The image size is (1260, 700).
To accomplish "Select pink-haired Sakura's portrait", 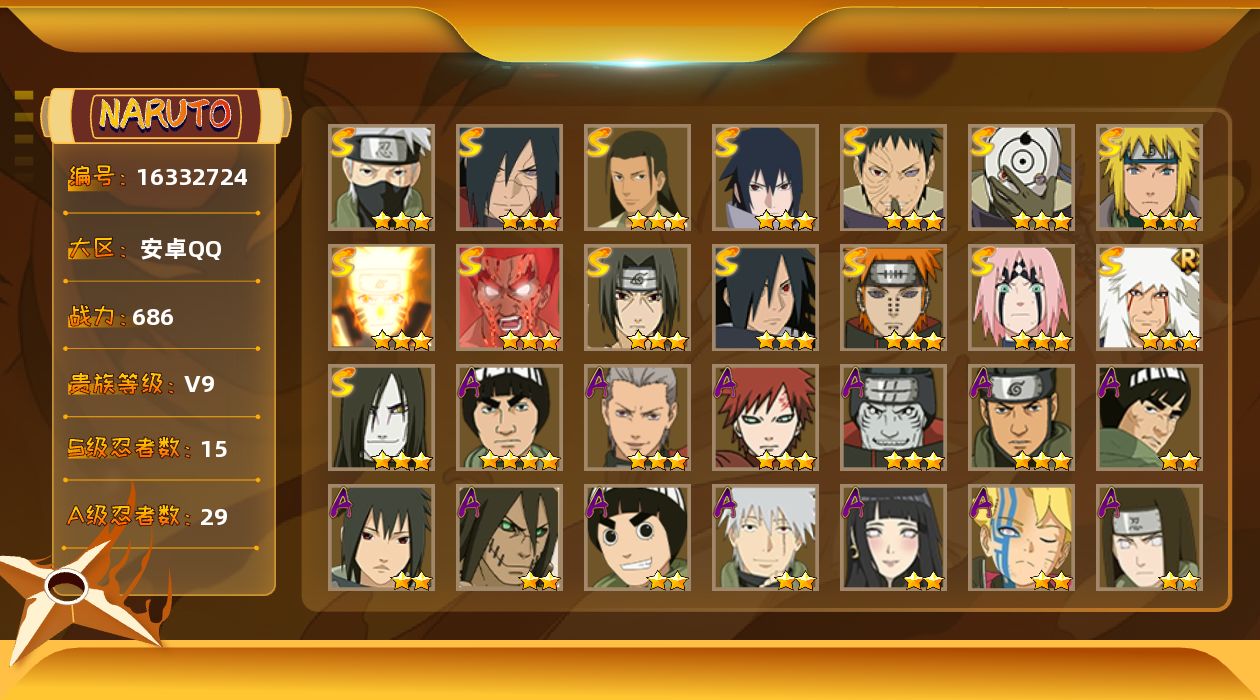I will tap(1021, 298).
